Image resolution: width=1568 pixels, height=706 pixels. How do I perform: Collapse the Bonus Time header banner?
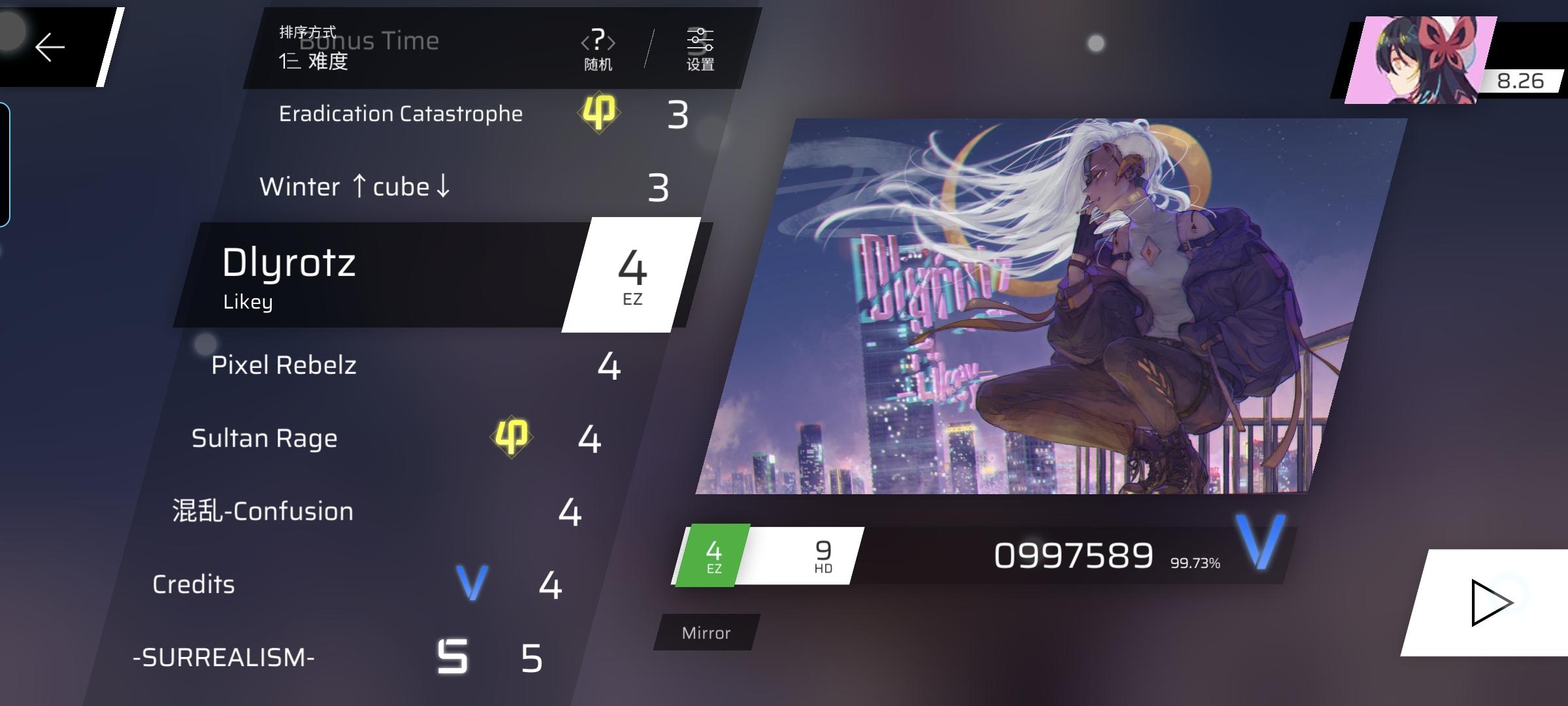tap(369, 41)
